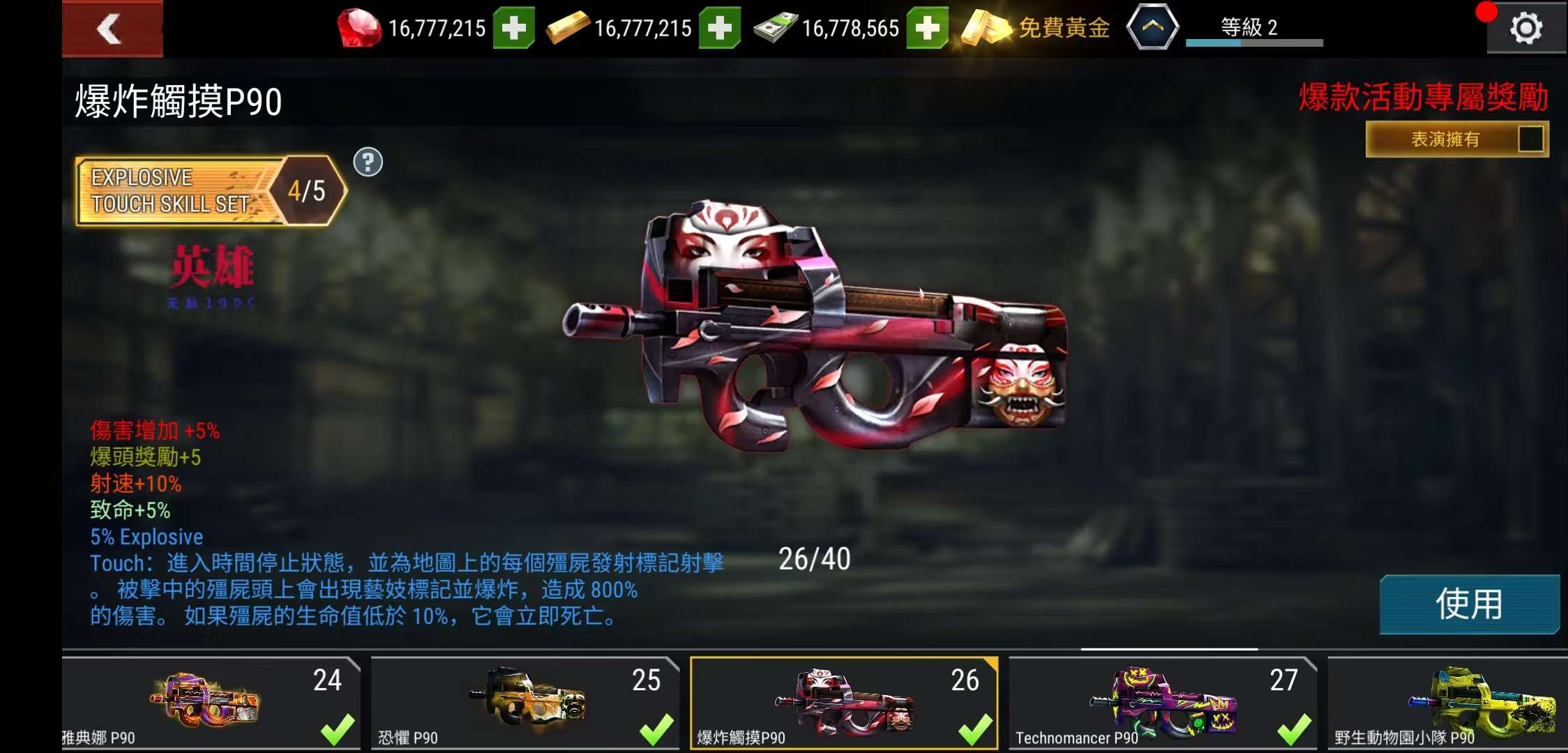
Task: Open the gear settings menu
Action: click(x=1525, y=29)
